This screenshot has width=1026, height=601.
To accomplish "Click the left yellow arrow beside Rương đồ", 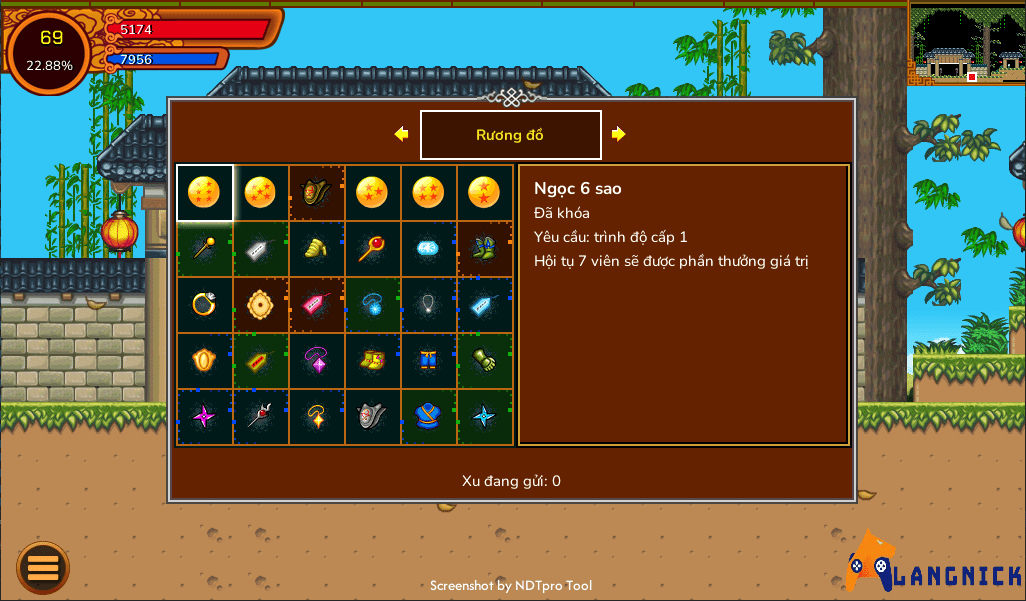I will (x=401, y=134).
